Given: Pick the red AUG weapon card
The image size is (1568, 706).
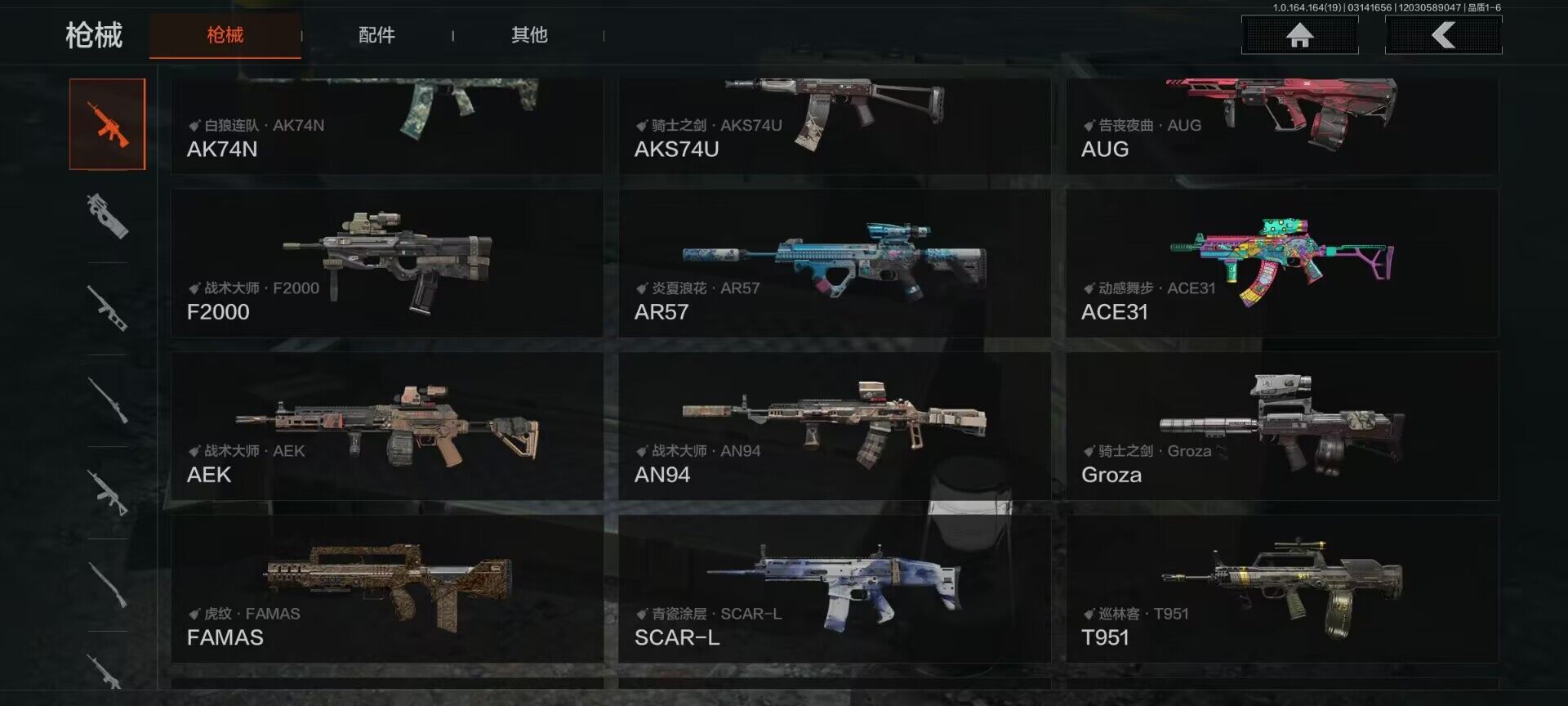Looking at the screenshot, I should (x=1281, y=125).
